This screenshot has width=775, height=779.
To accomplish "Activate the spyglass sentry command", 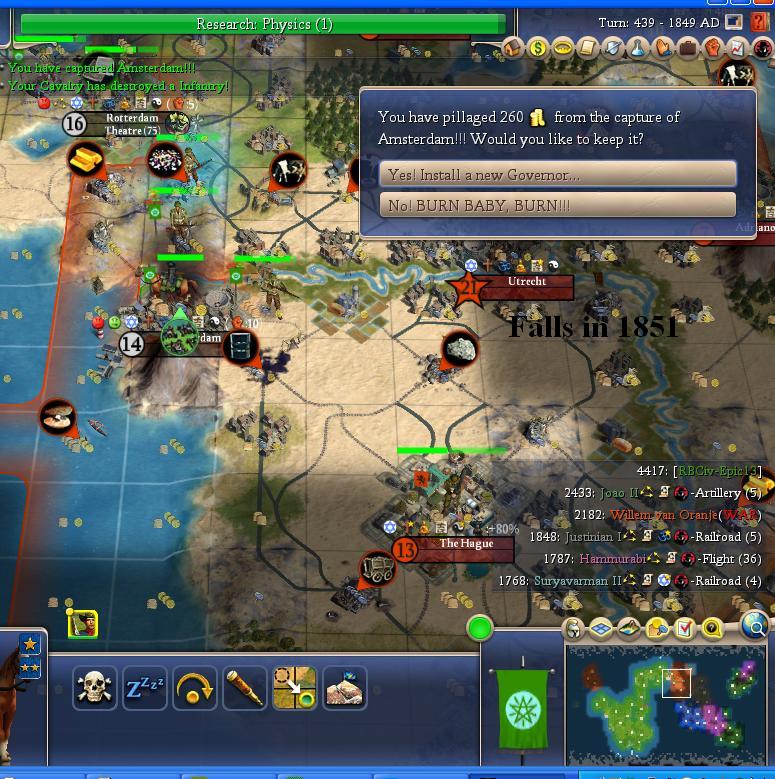I will (244, 688).
